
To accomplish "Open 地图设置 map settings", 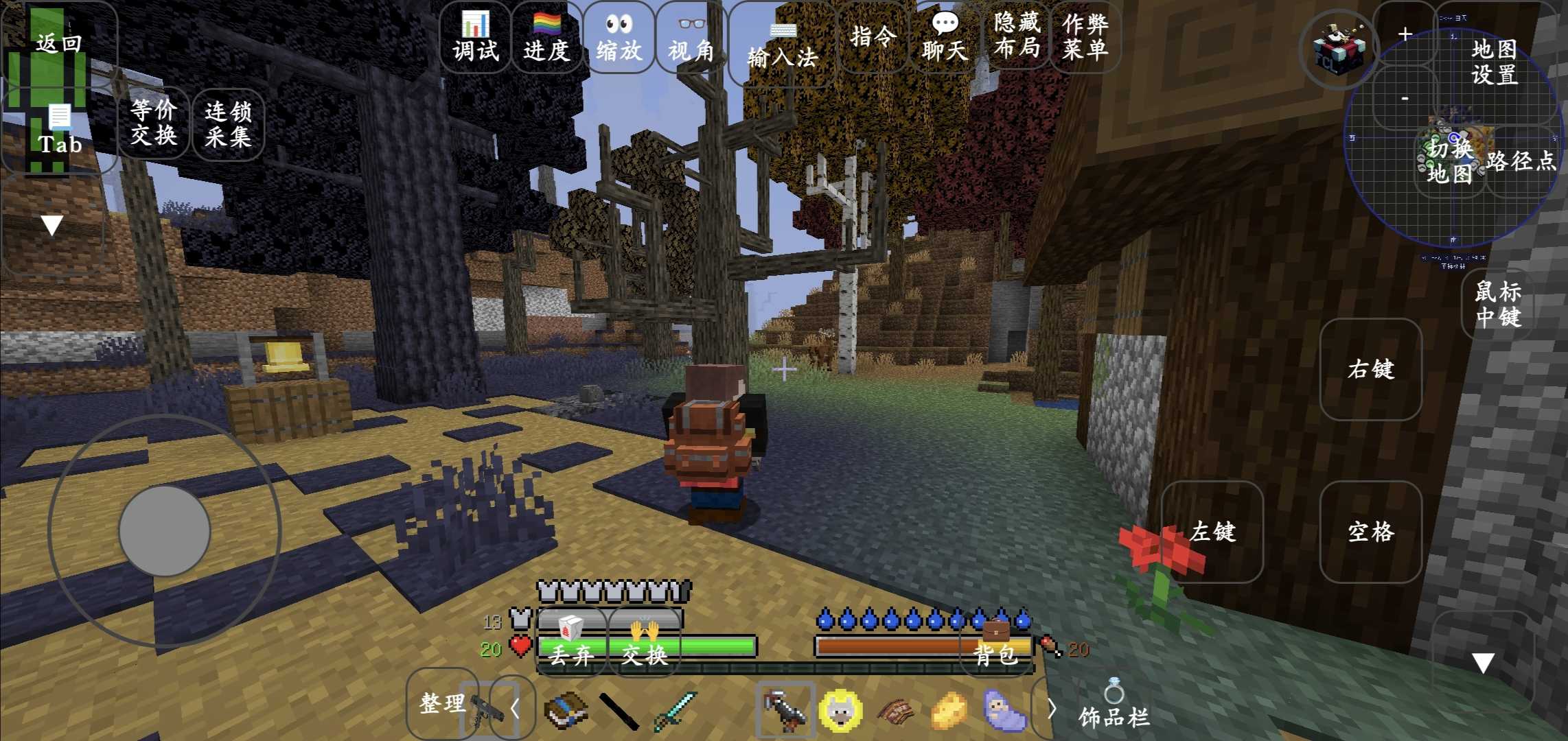I will pos(1494,62).
